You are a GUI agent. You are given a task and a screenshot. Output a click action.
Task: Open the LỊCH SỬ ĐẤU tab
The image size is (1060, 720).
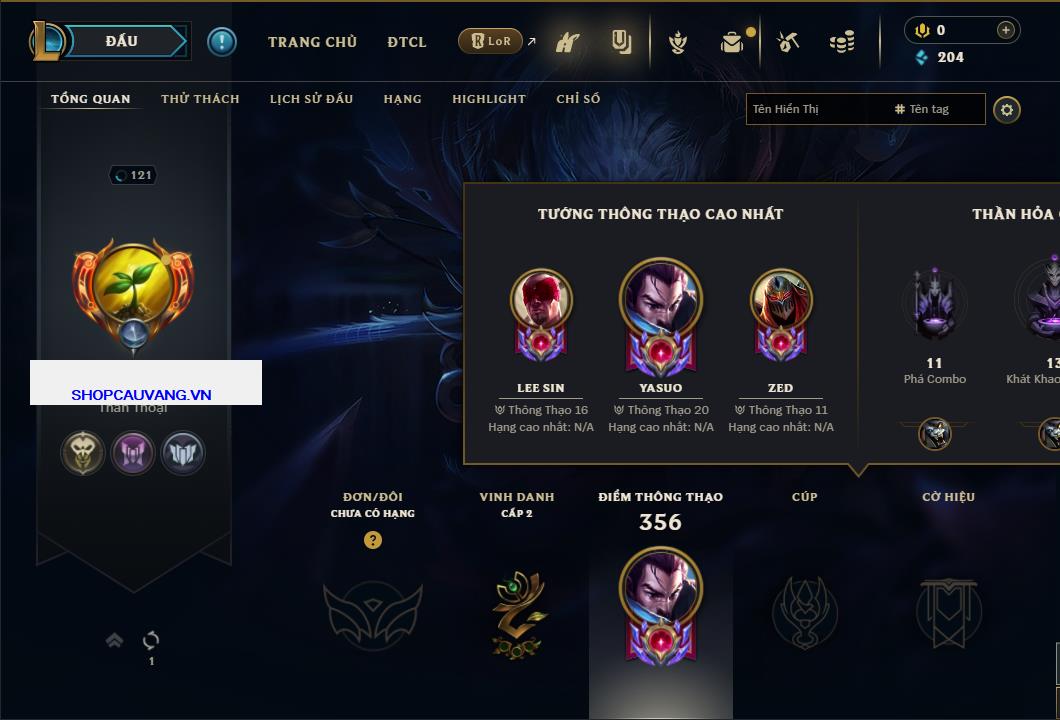(x=311, y=99)
